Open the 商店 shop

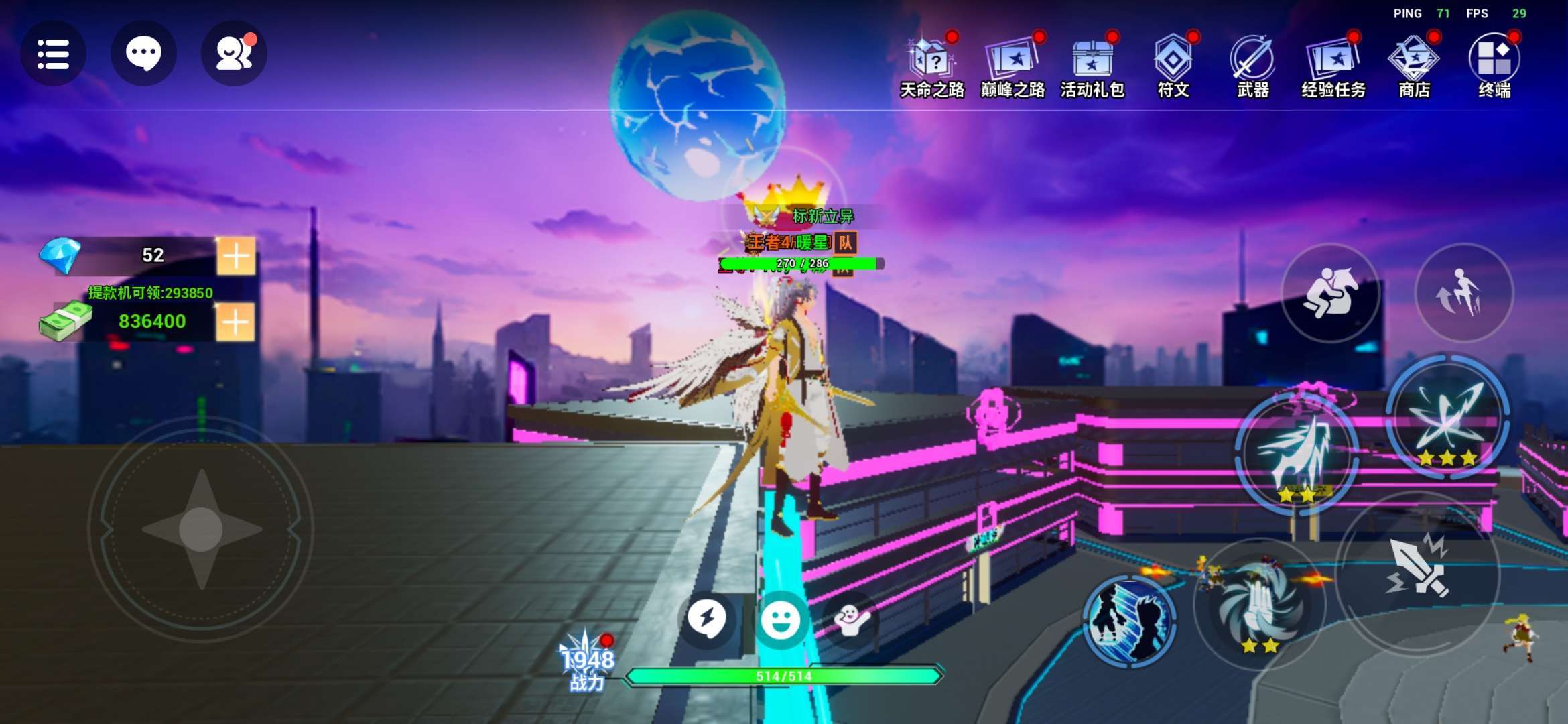tap(1414, 66)
